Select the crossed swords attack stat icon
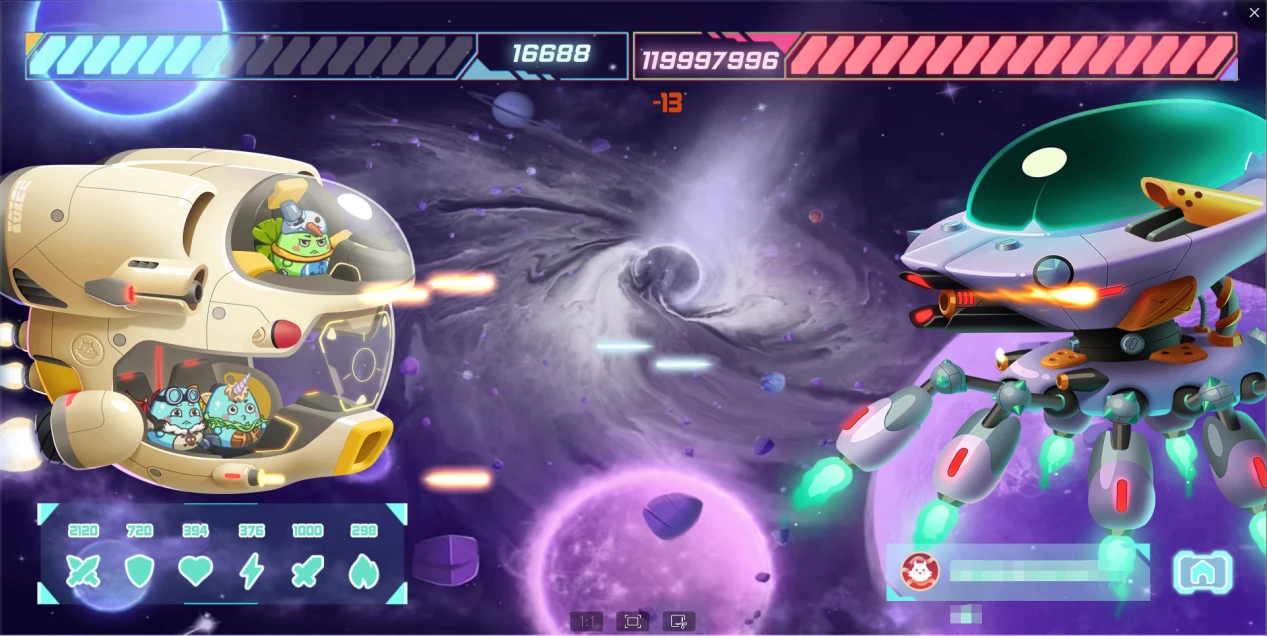Viewport: 1267px width, 636px height. click(83, 570)
